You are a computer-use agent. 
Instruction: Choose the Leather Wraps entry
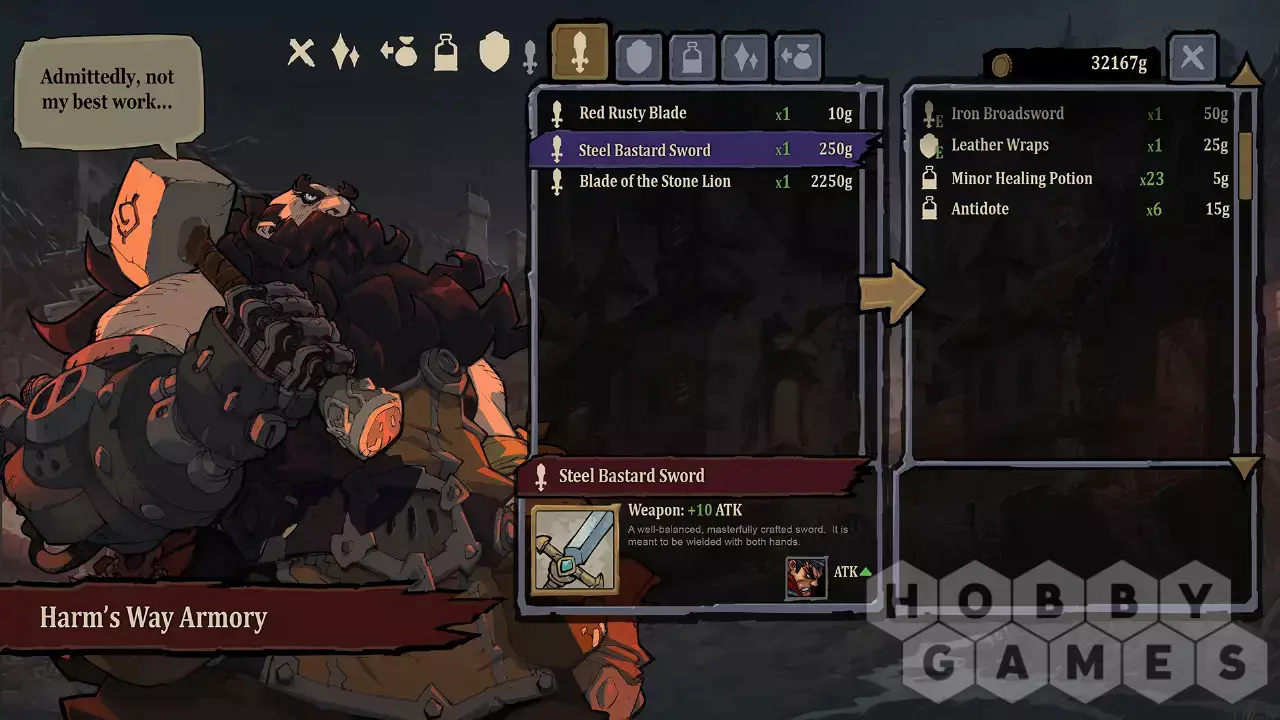pyautogui.click(x=1073, y=146)
